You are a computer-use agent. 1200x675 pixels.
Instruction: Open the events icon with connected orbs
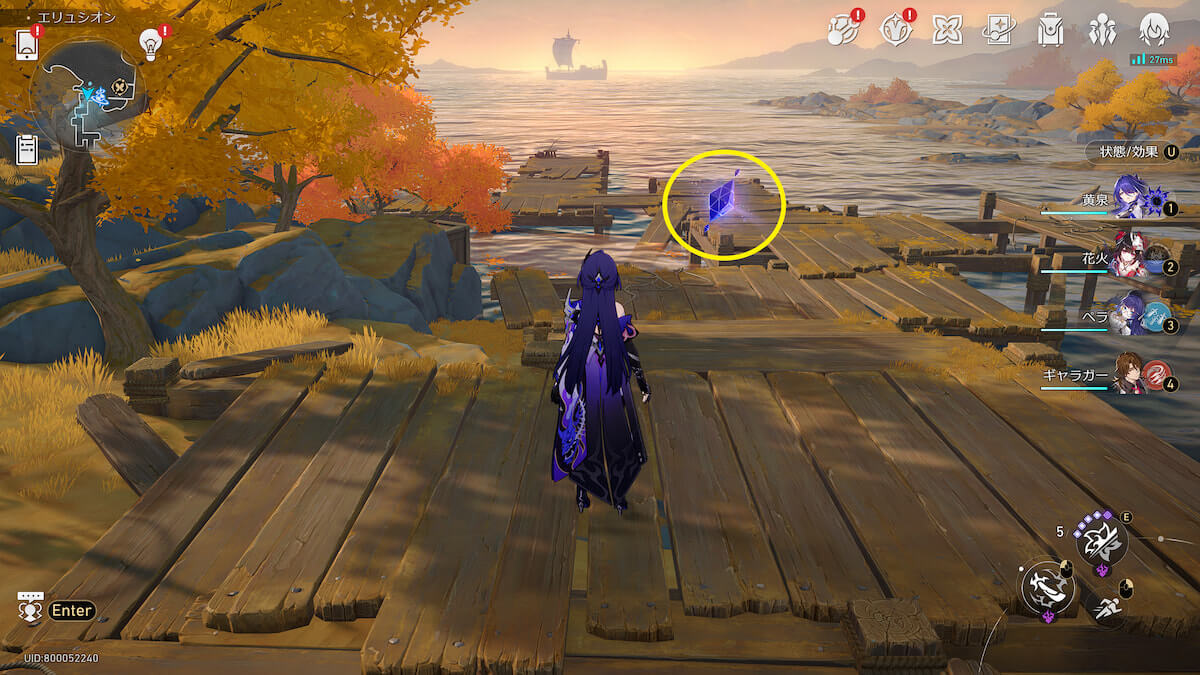tap(841, 31)
